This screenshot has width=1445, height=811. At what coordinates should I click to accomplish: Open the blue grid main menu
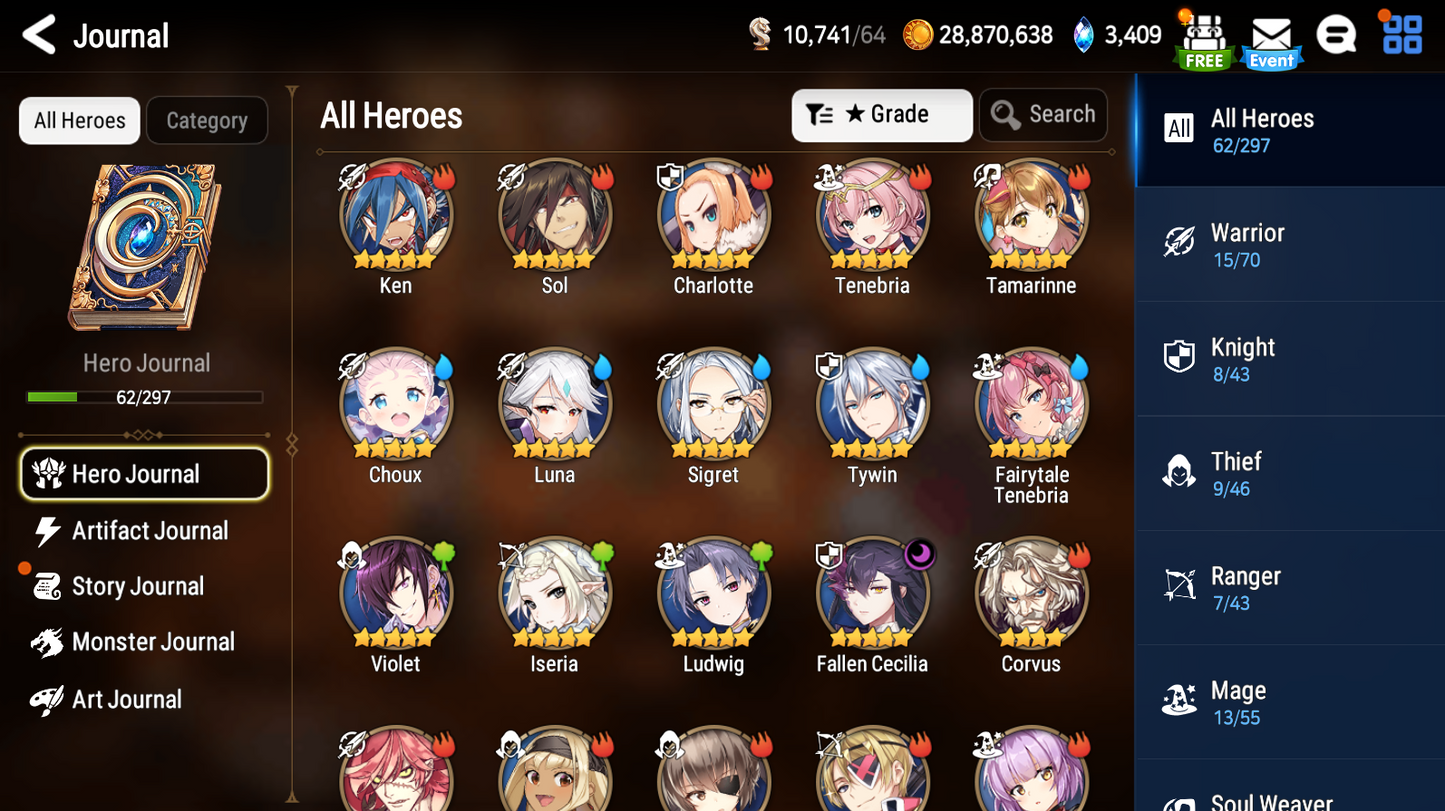[x=1402, y=36]
